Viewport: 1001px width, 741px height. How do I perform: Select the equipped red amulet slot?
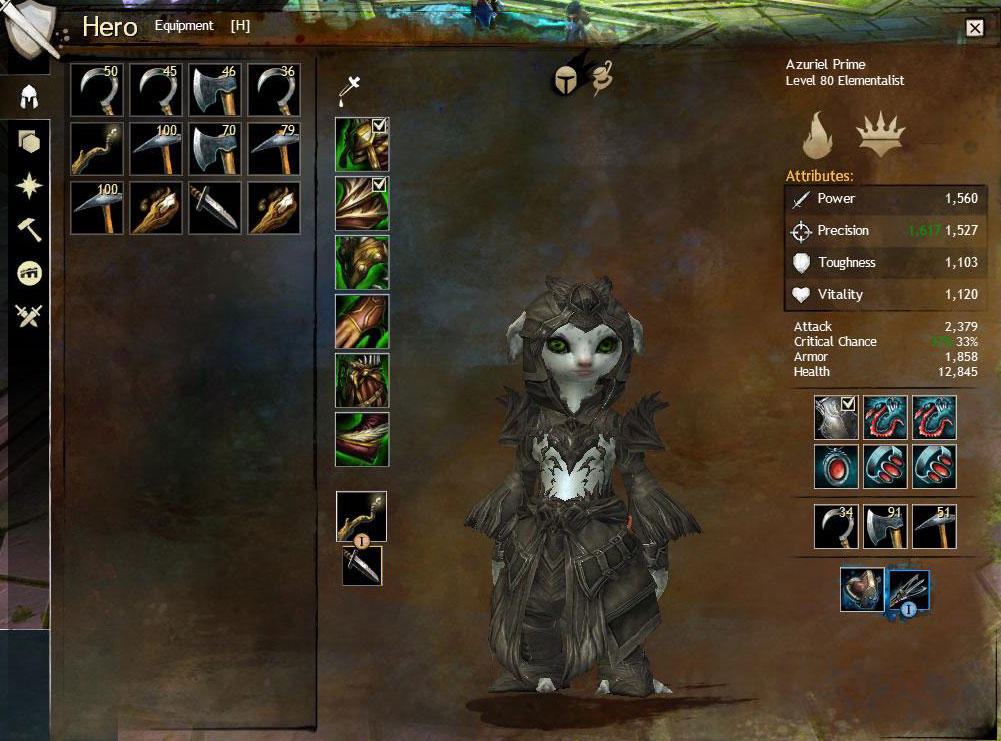838,466
